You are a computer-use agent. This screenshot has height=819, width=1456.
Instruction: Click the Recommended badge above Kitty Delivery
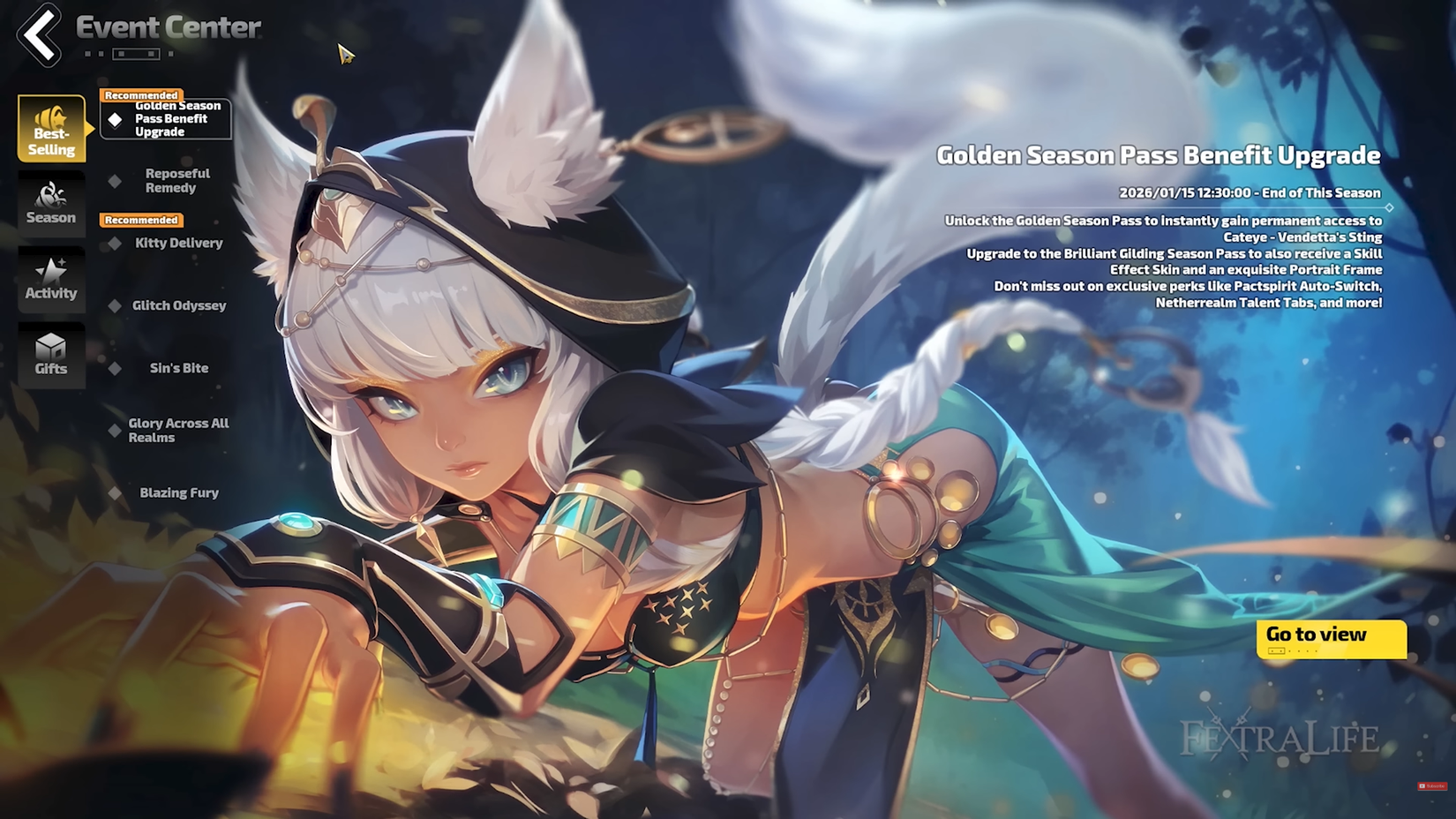tap(140, 220)
